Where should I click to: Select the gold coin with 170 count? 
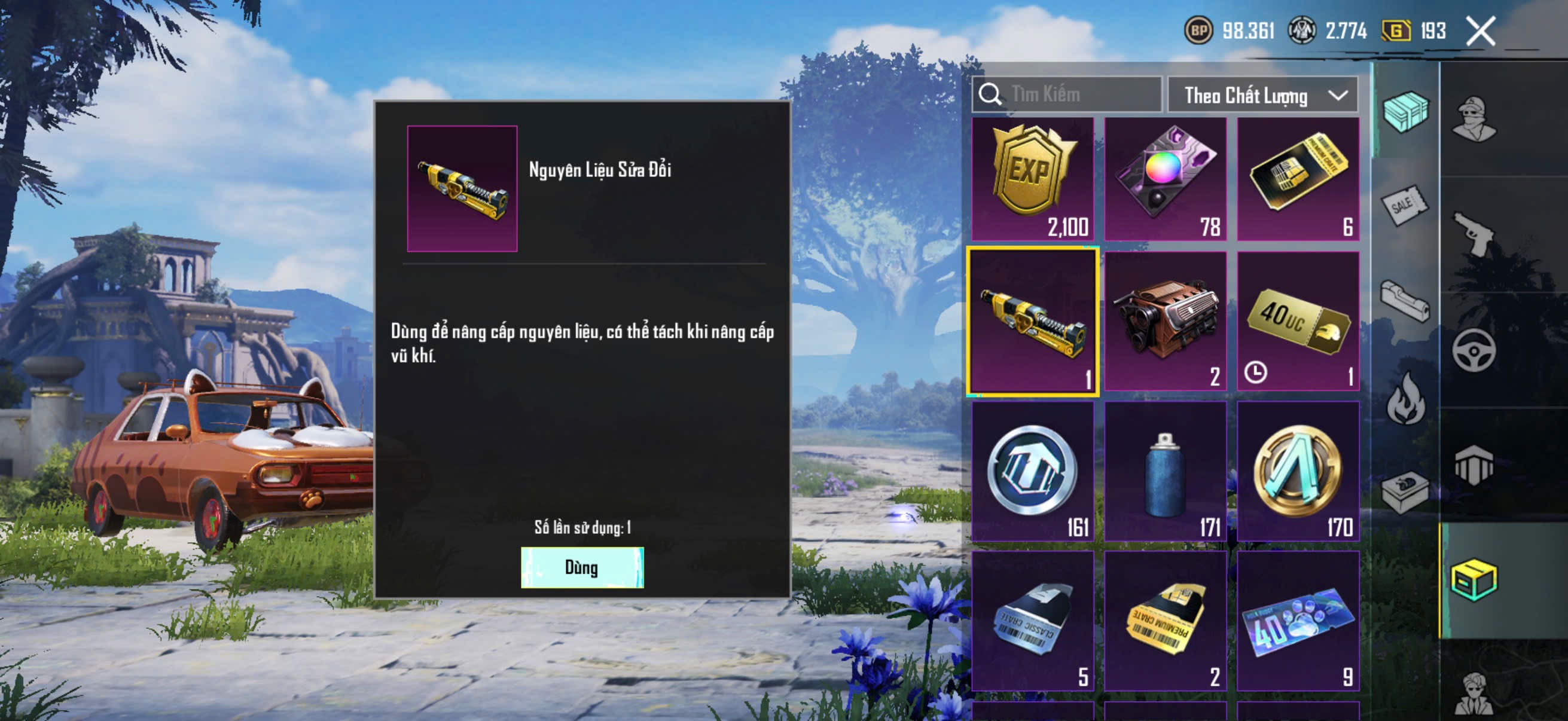coord(1298,471)
